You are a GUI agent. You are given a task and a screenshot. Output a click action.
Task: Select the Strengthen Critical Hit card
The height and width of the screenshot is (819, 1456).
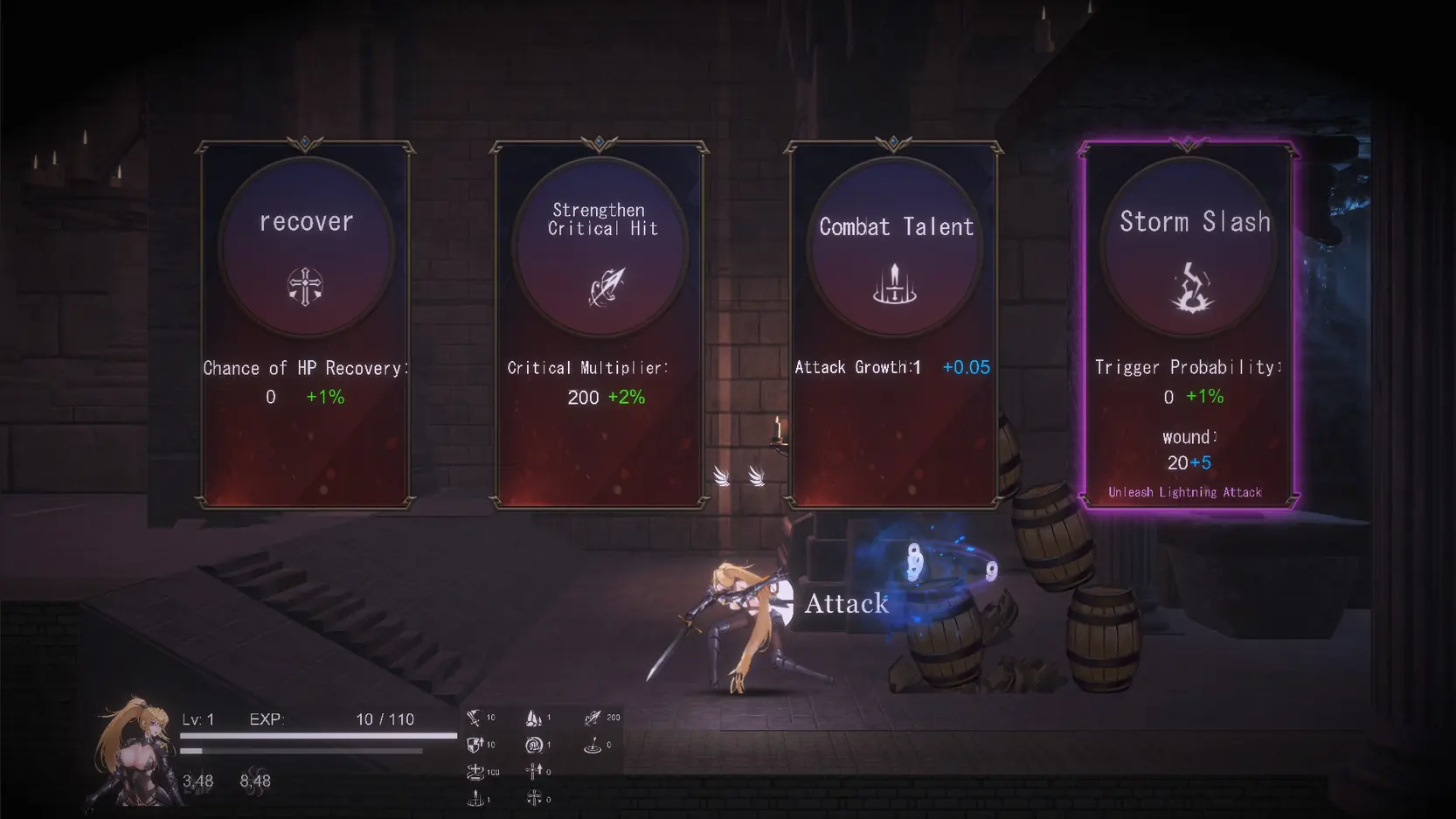click(x=600, y=323)
